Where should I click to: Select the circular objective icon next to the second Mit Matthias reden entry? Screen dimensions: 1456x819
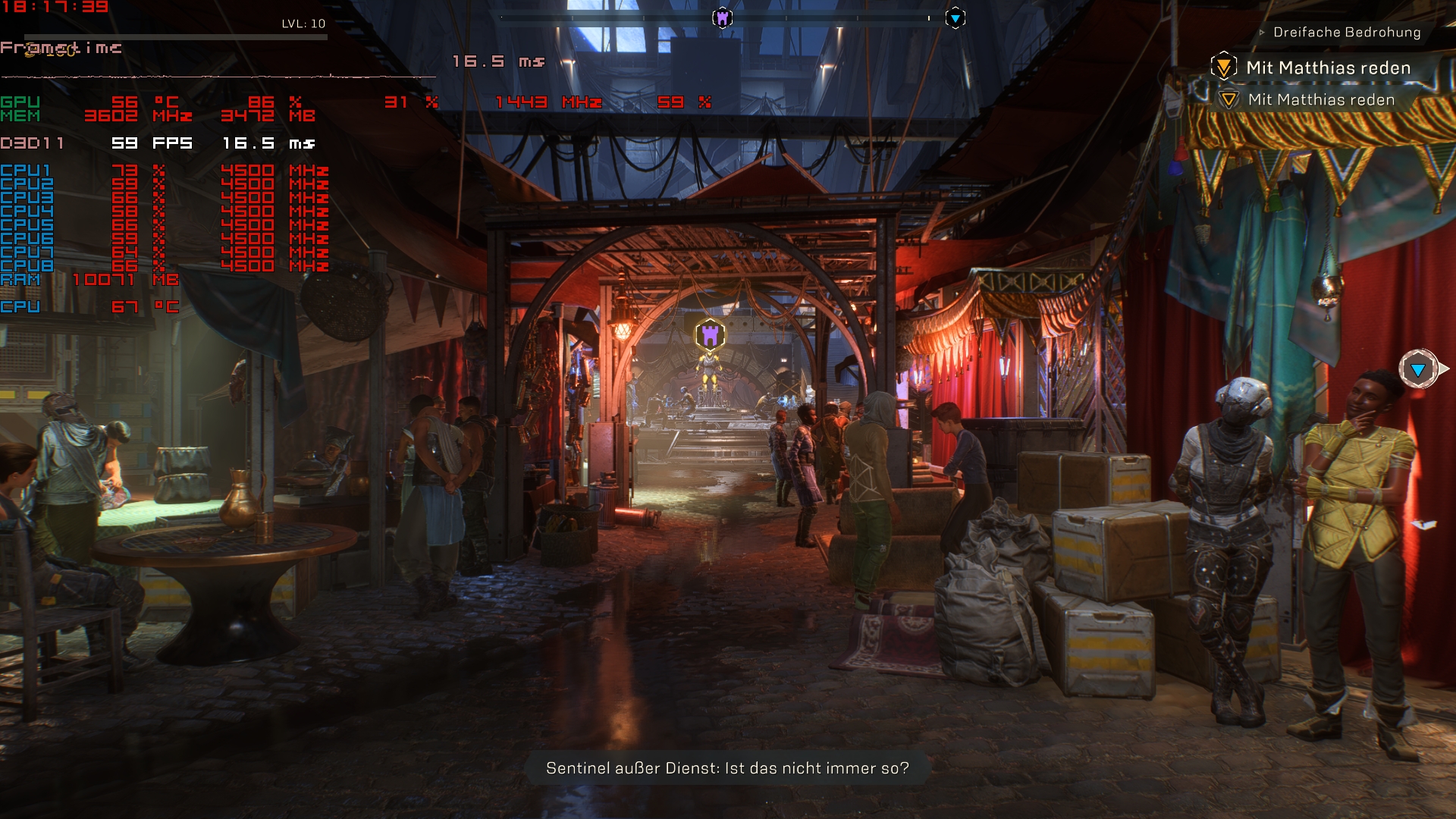1229,99
